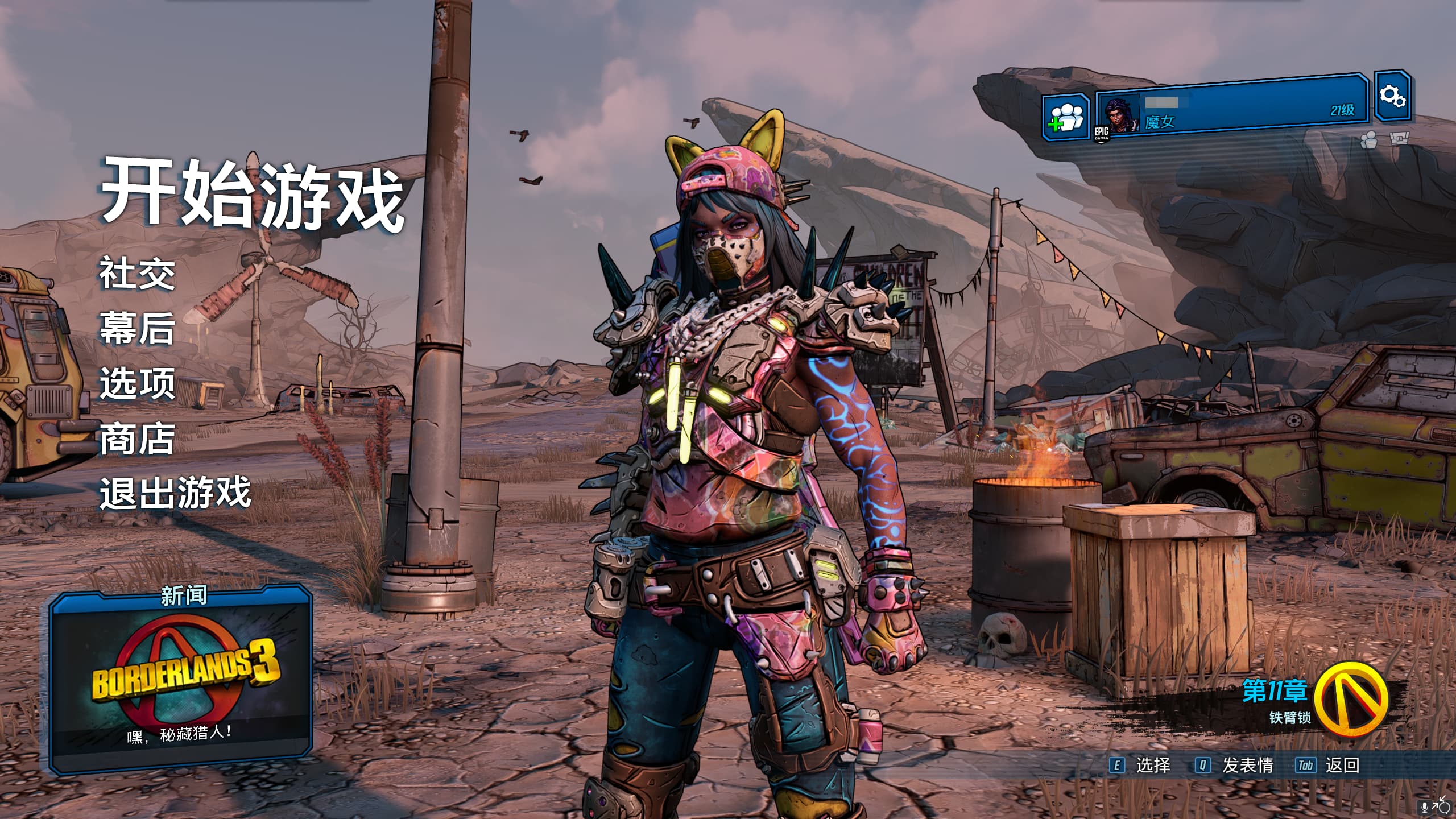Open settings via the gear icon
The width and height of the screenshot is (1456, 819).
(x=1392, y=96)
